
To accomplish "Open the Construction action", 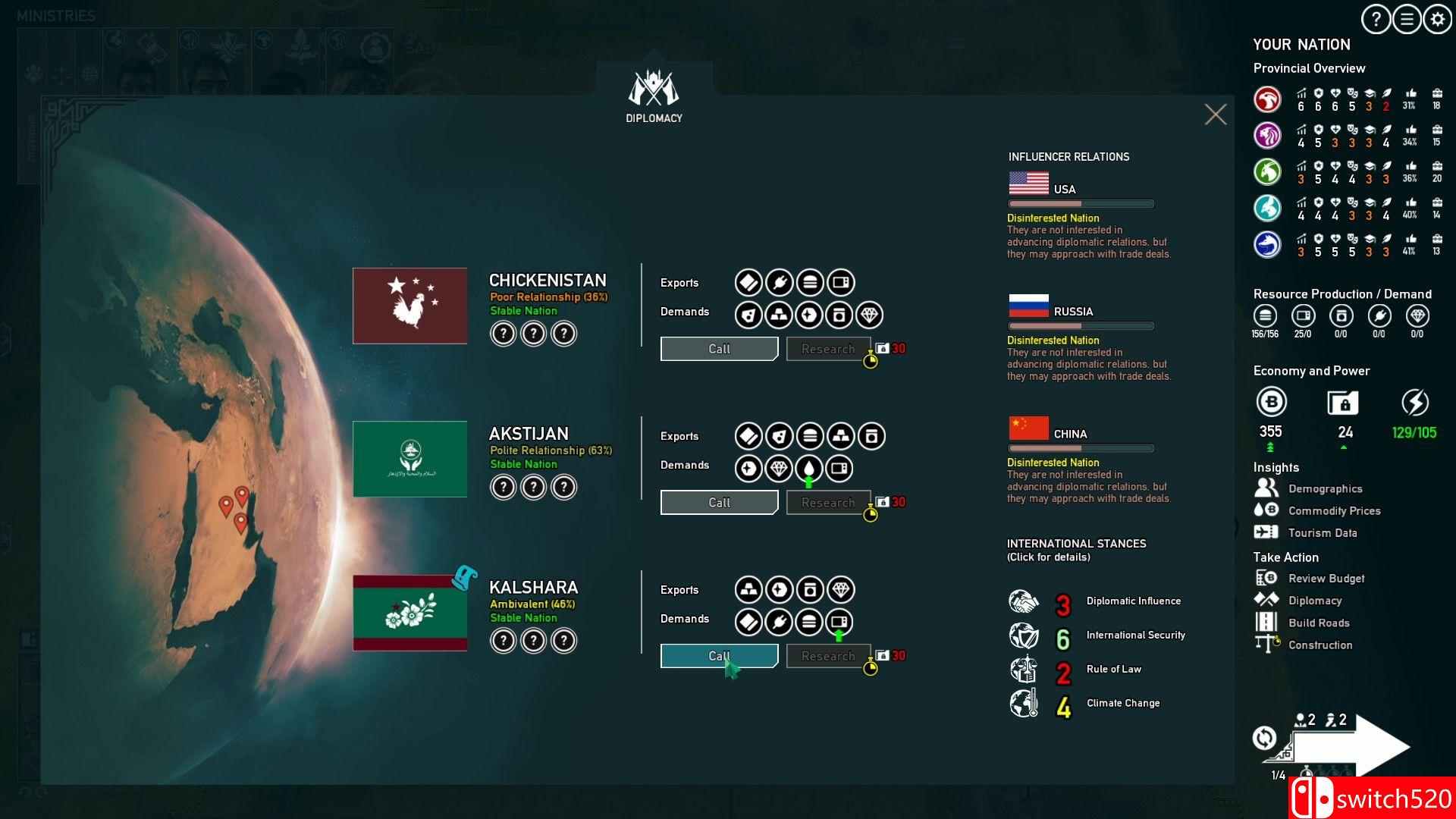I will coord(1320,645).
